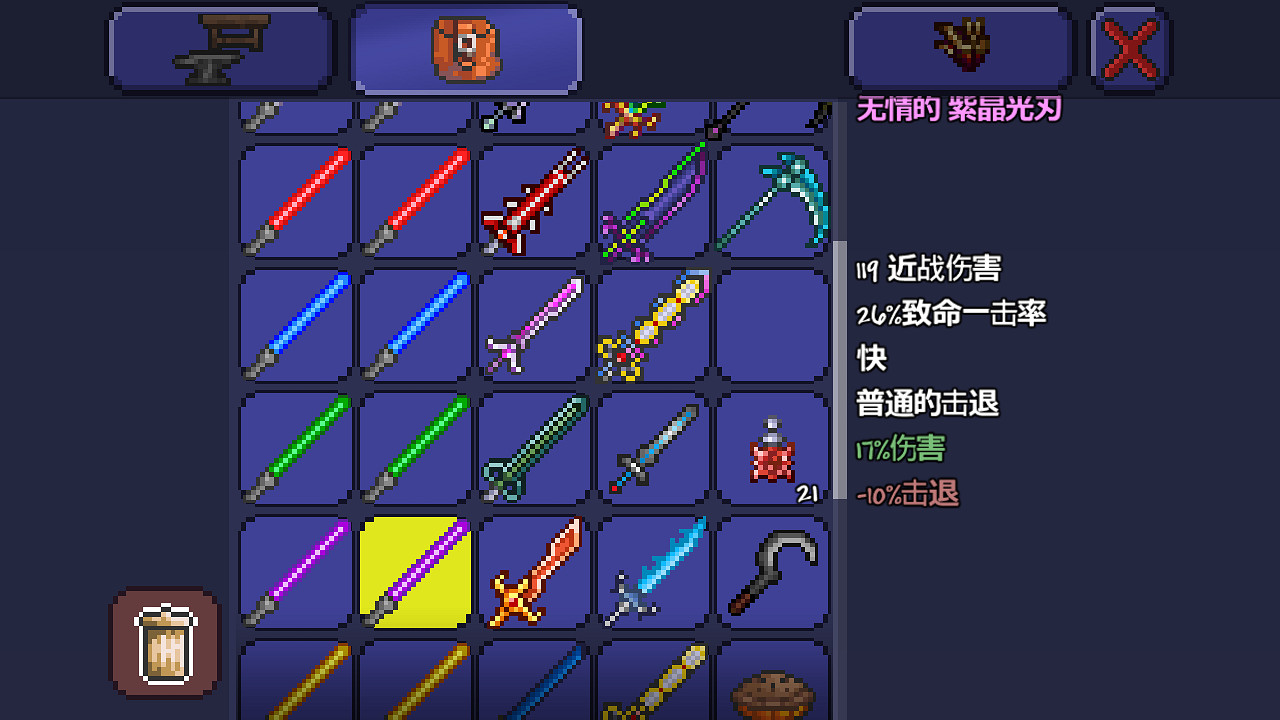The height and width of the screenshot is (720, 1280).
Task: Select the frost blade sword
Action: click(x=655, y=570)
